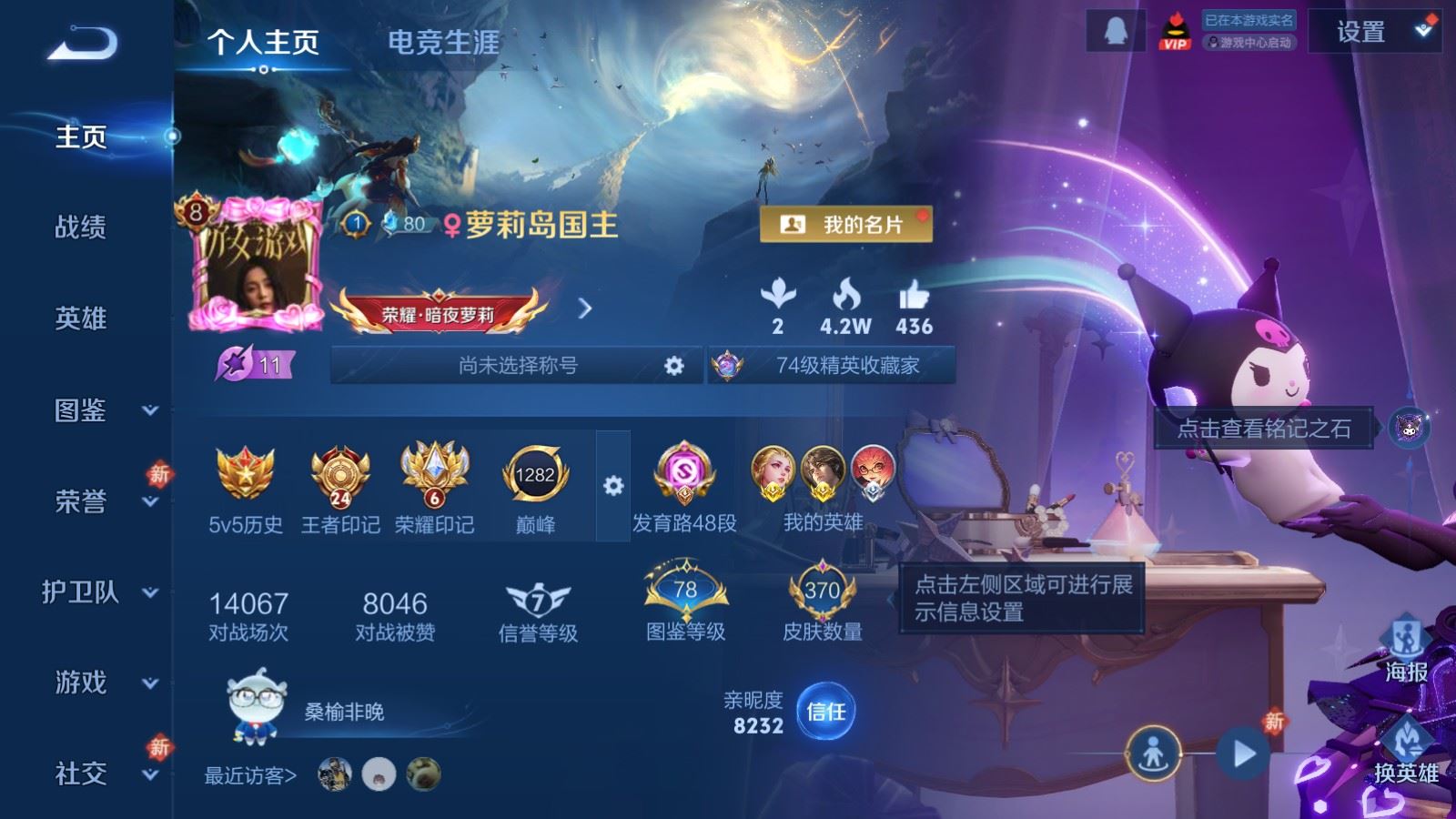Viewport: 1456px width, 819px height.
Task: Expand the 荣誉 sidebar section
Action: (82, 502)
